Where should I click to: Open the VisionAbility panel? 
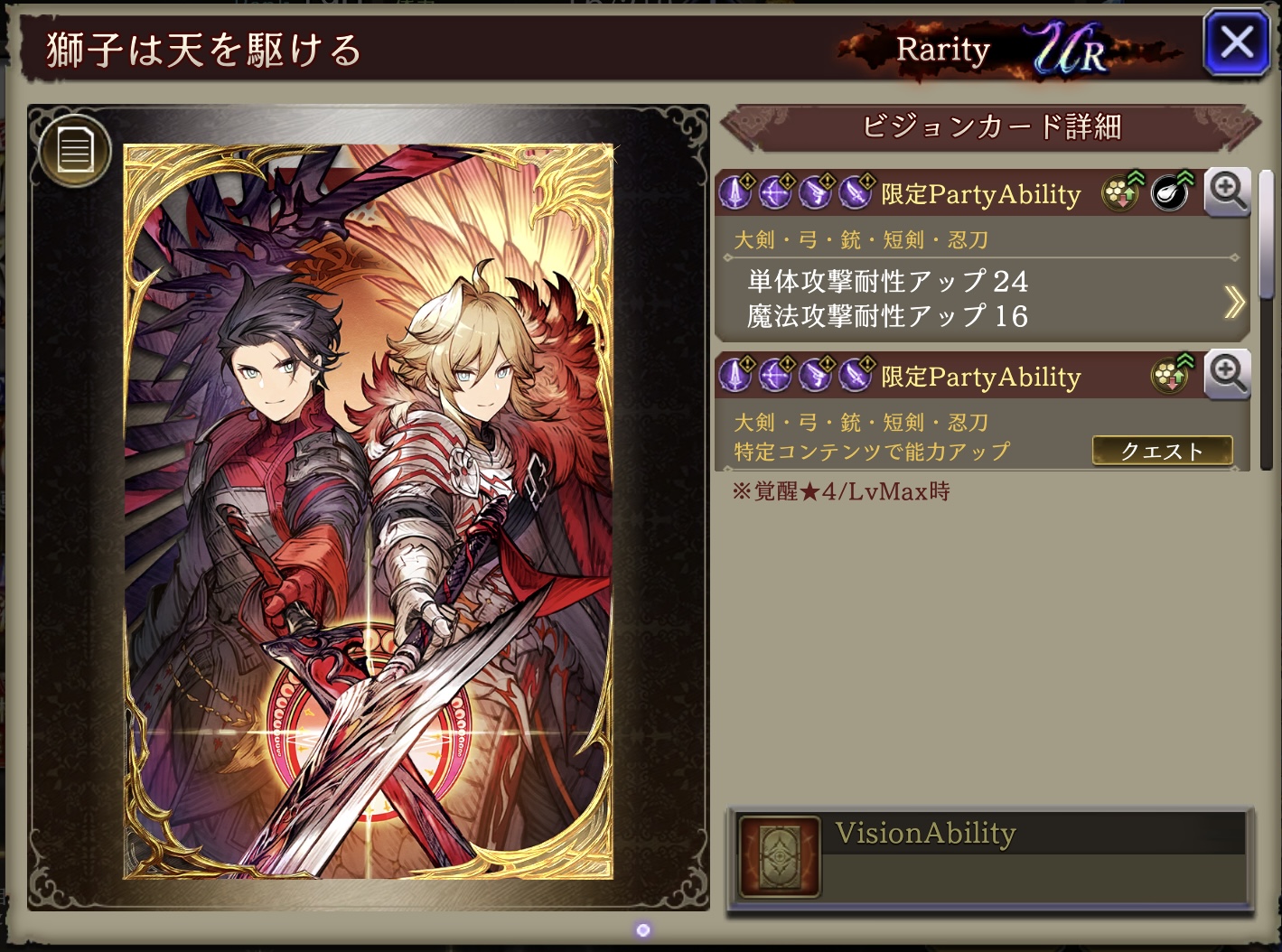(990, 856)
